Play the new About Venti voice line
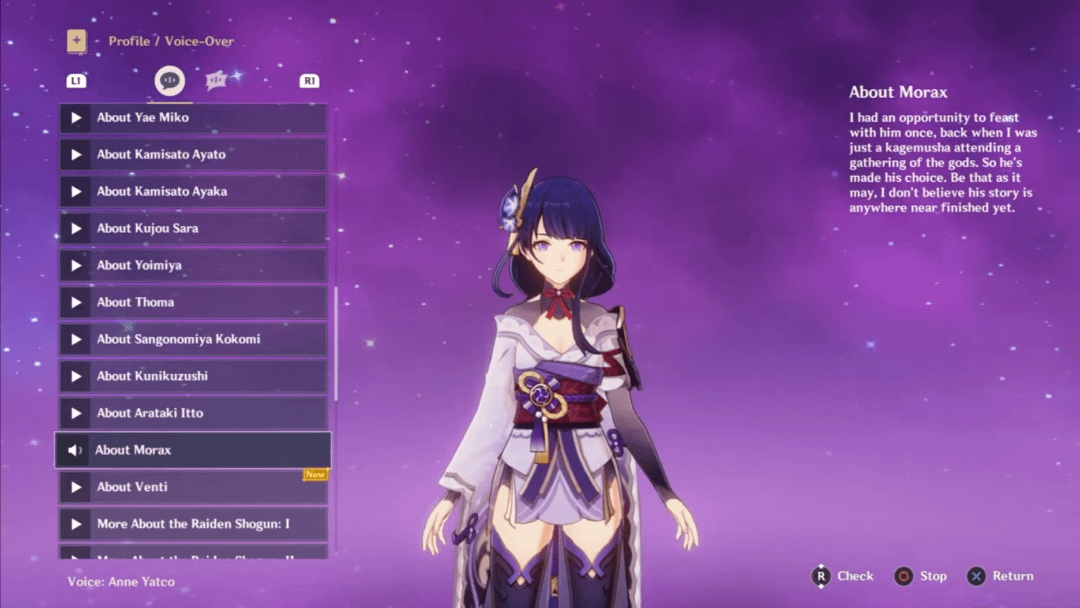This screenshot has width=1080, height=608. coord(192,487)
